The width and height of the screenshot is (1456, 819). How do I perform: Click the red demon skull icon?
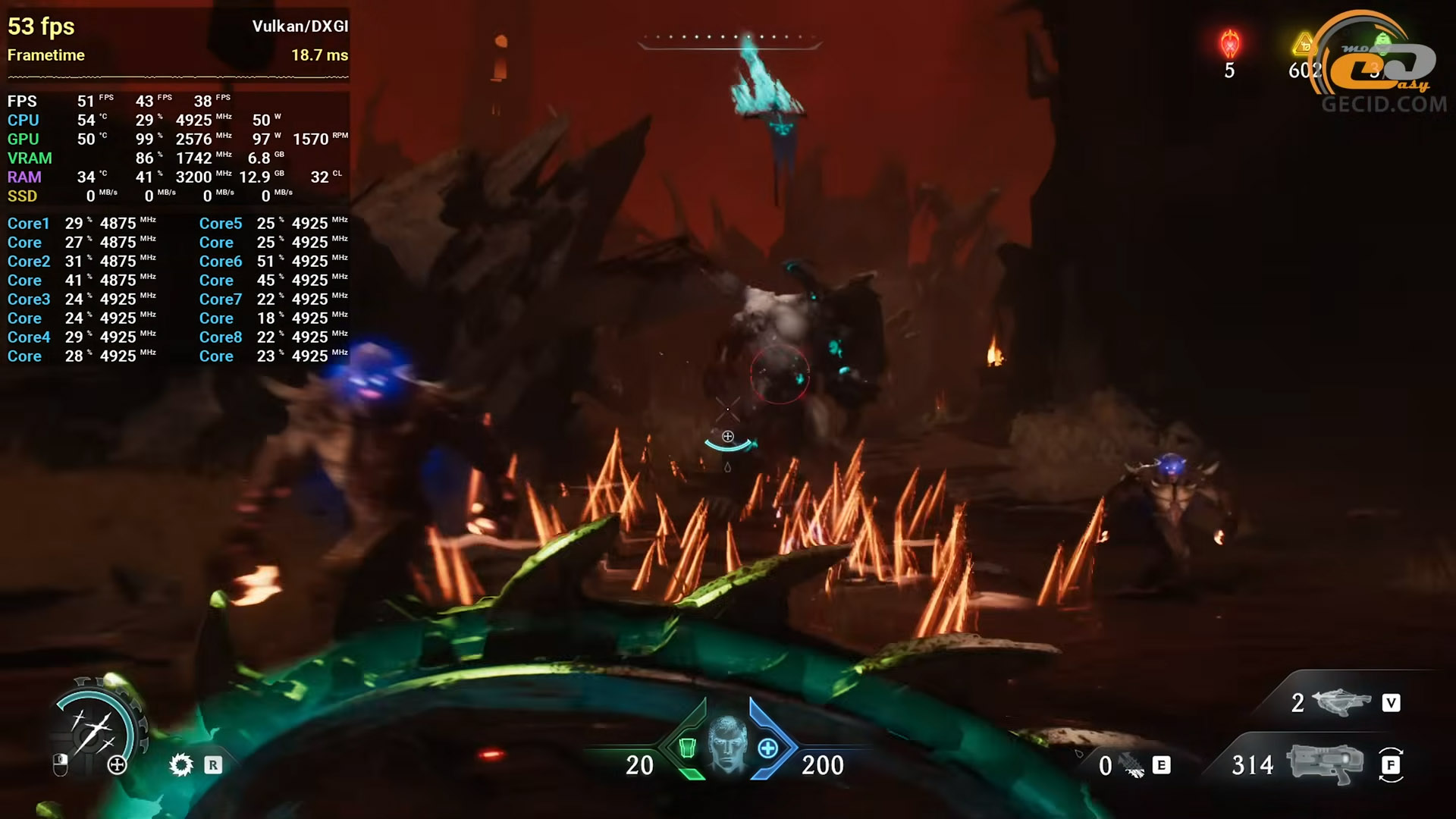pos(1229,44)
